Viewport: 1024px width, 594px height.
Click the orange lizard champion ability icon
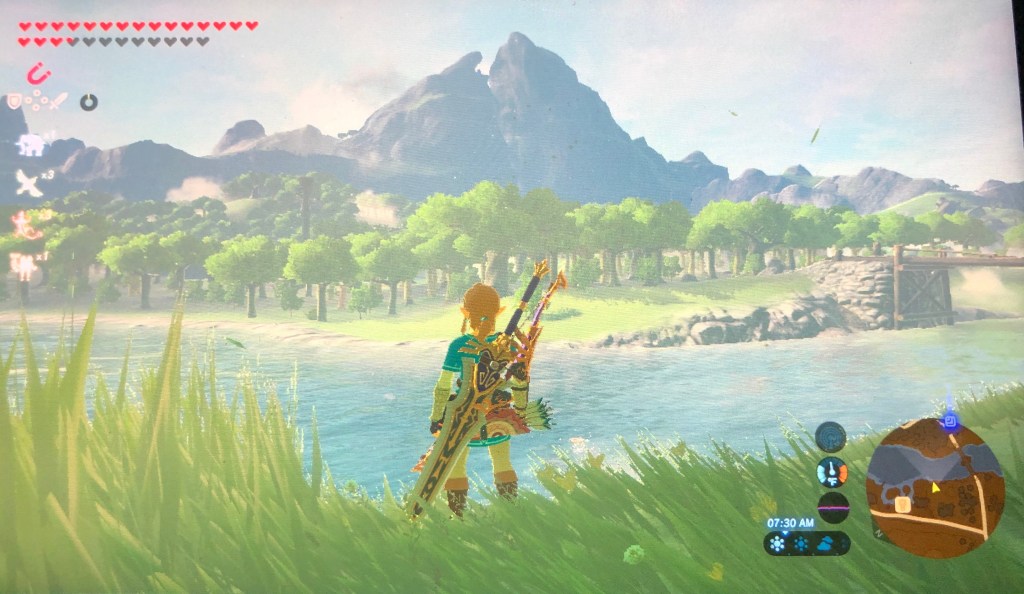[x=23, y=223]
